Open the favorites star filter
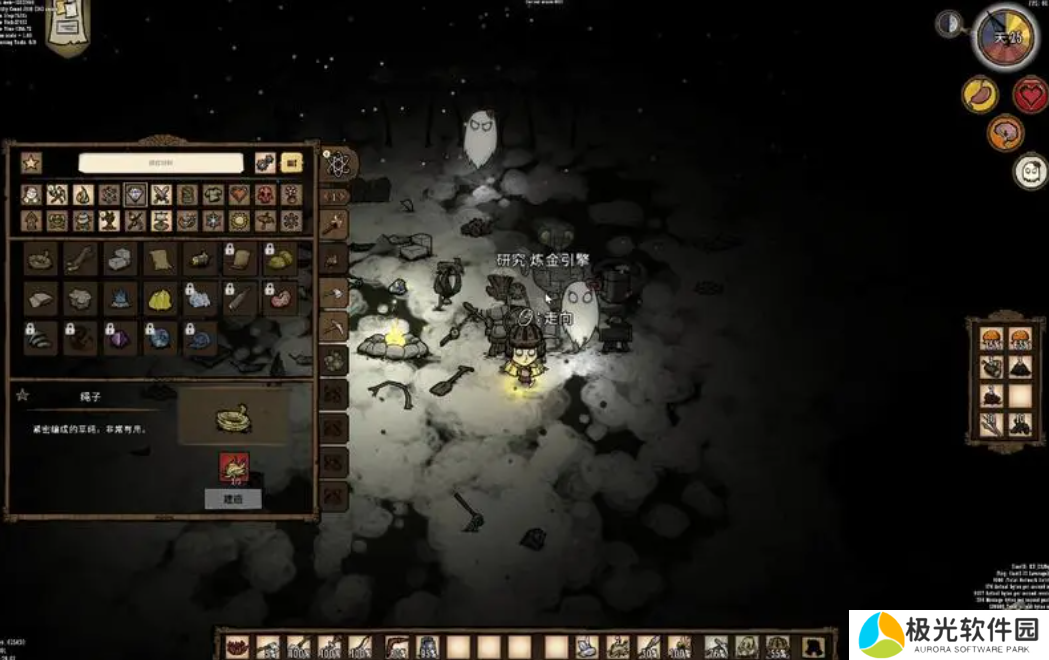This screenshot has width=1049, height=660. pos(31,163)
